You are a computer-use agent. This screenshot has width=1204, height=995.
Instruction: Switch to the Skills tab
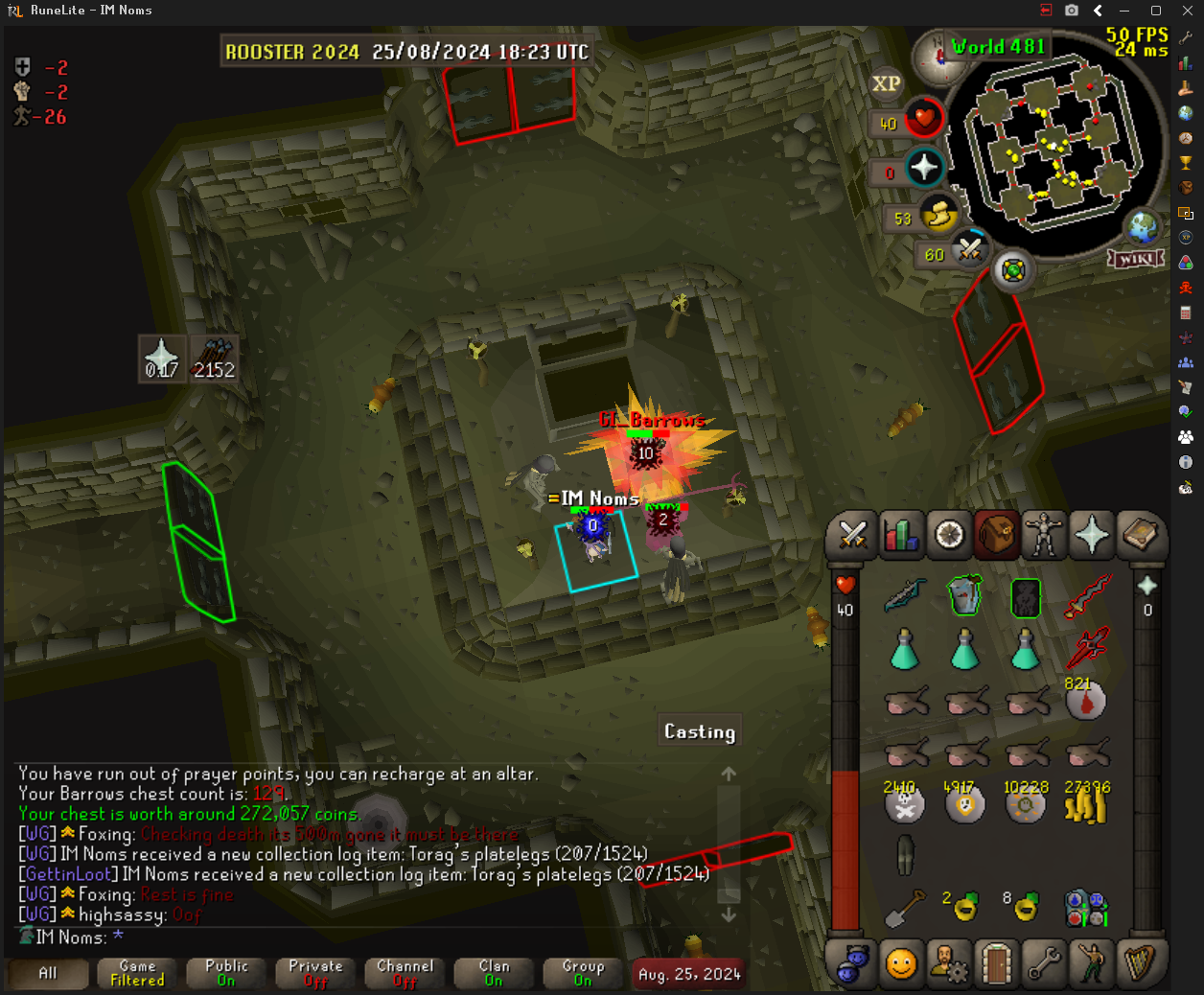click(900, 535)
